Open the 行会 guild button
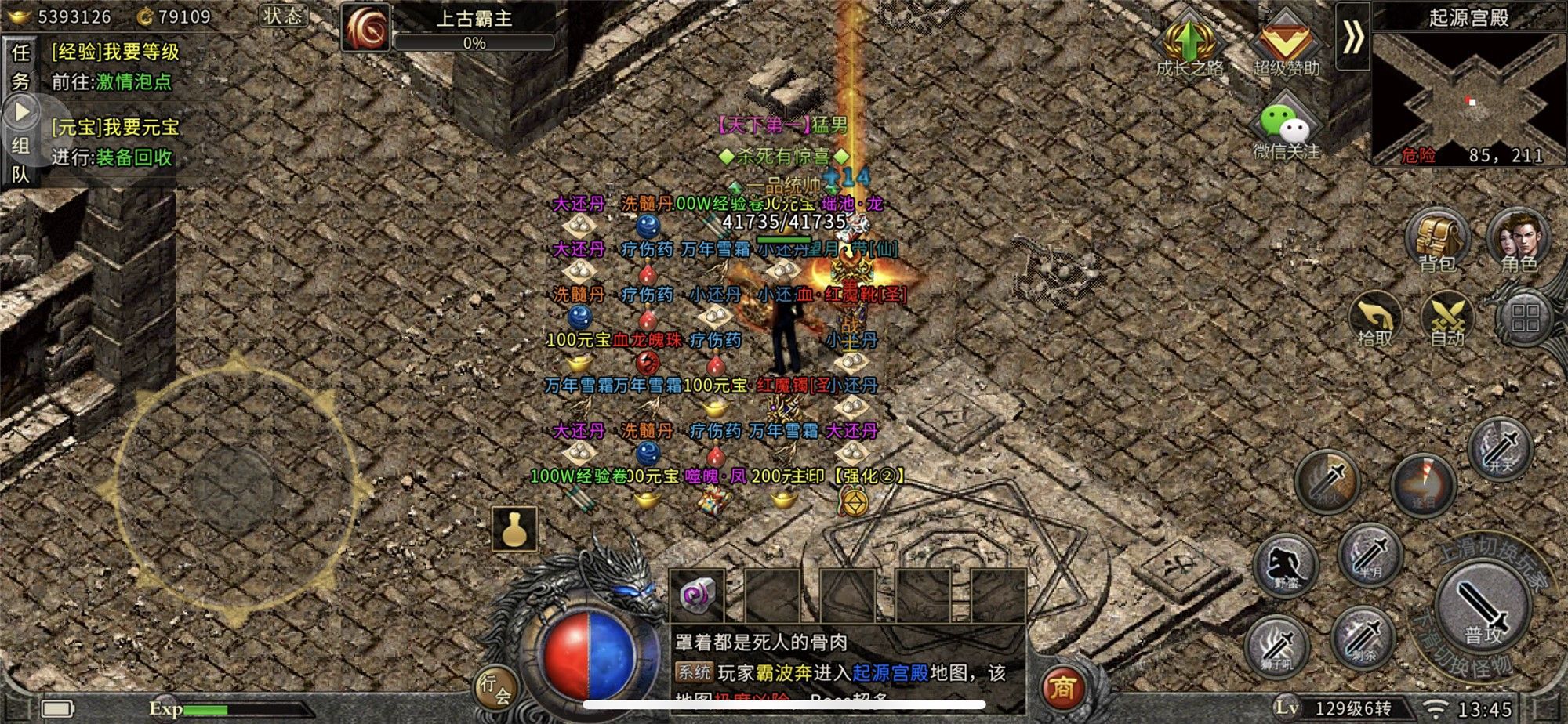1568x724 pixels. (495, 688)
